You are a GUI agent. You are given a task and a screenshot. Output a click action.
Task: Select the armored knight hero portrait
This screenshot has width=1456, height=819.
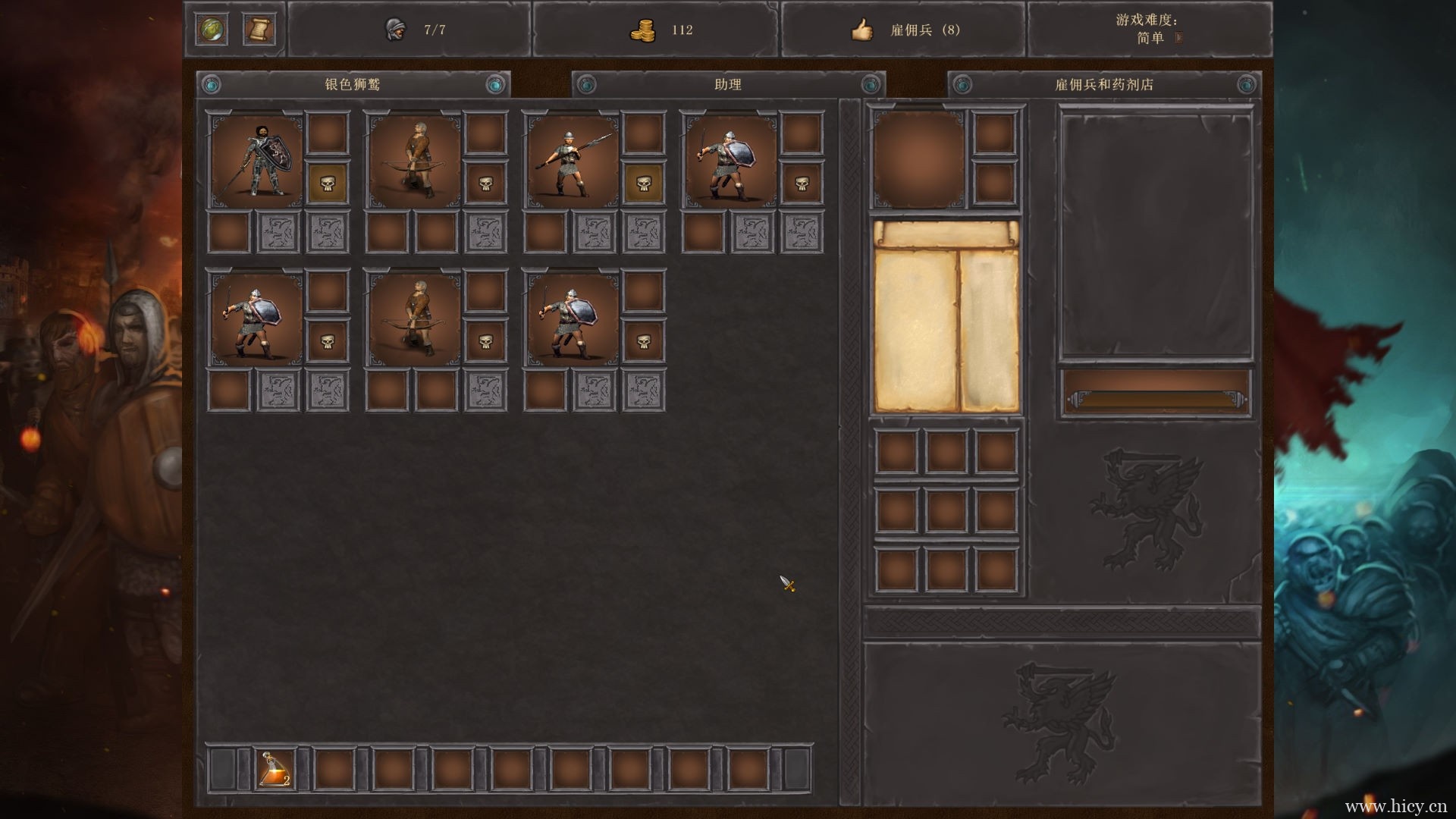pos(256,161)
